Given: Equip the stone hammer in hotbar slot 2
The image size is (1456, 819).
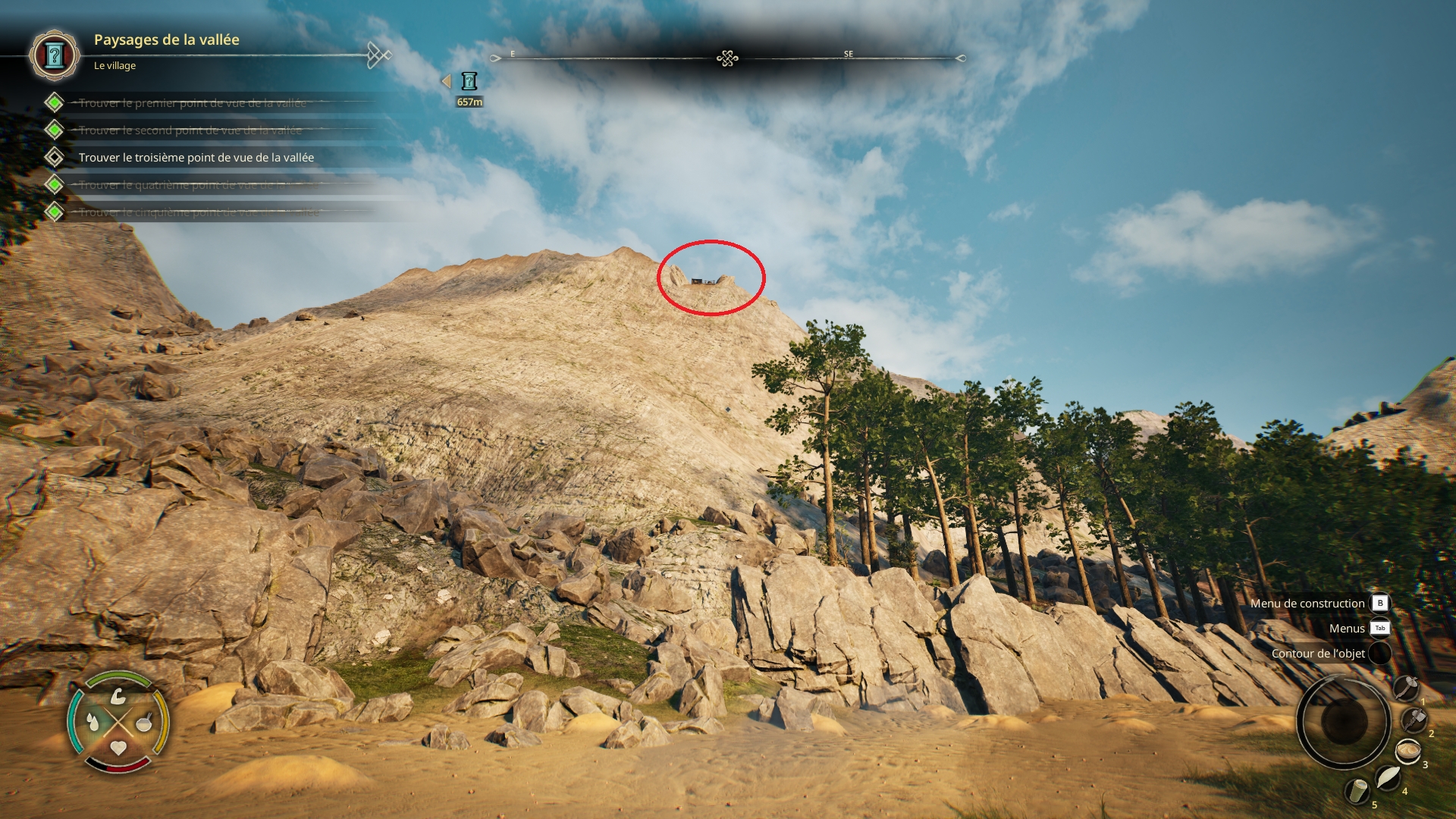Looking at the screenshot, I should tap(1414, 720).
